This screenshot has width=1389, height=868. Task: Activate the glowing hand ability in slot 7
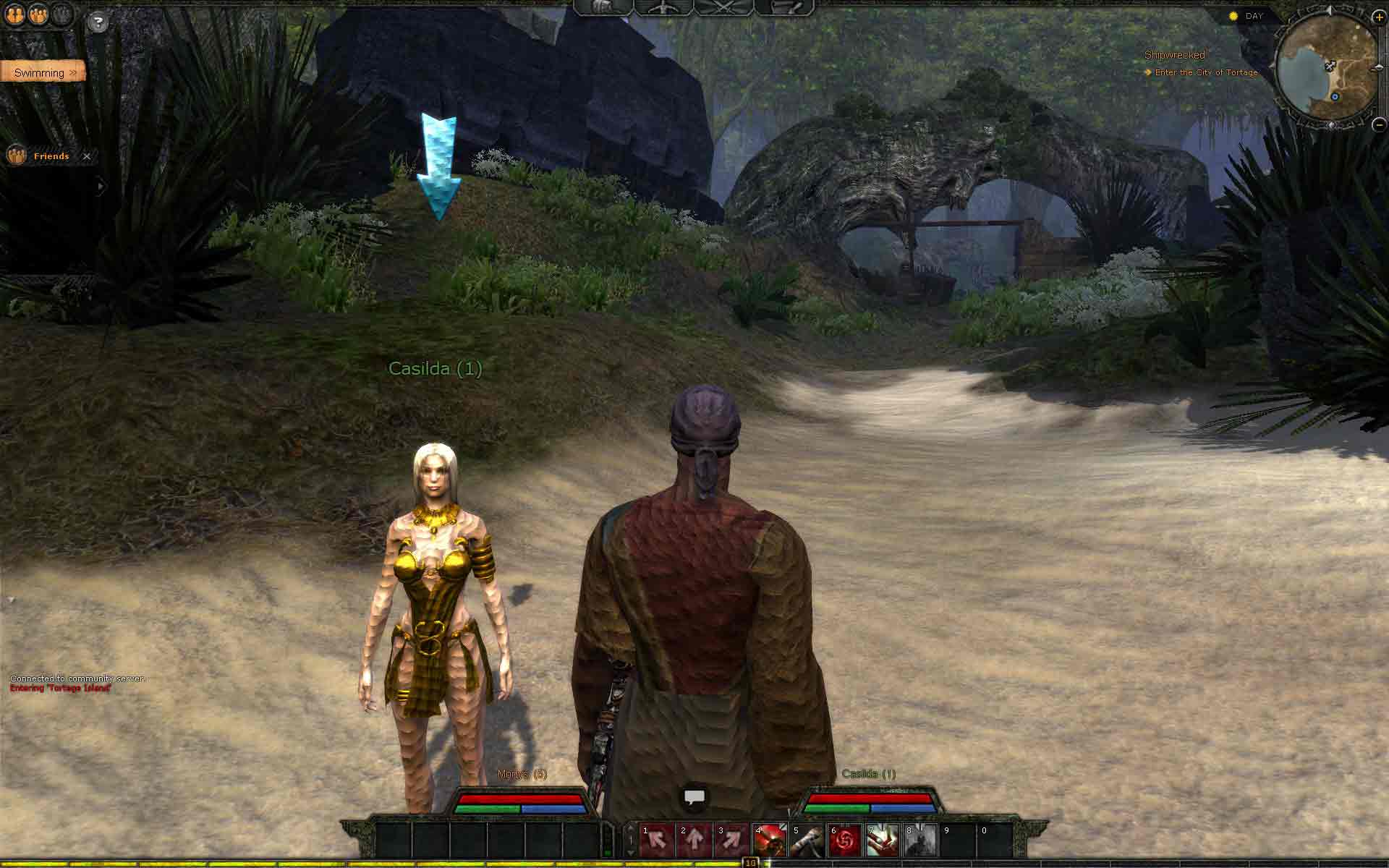(883, 840)
